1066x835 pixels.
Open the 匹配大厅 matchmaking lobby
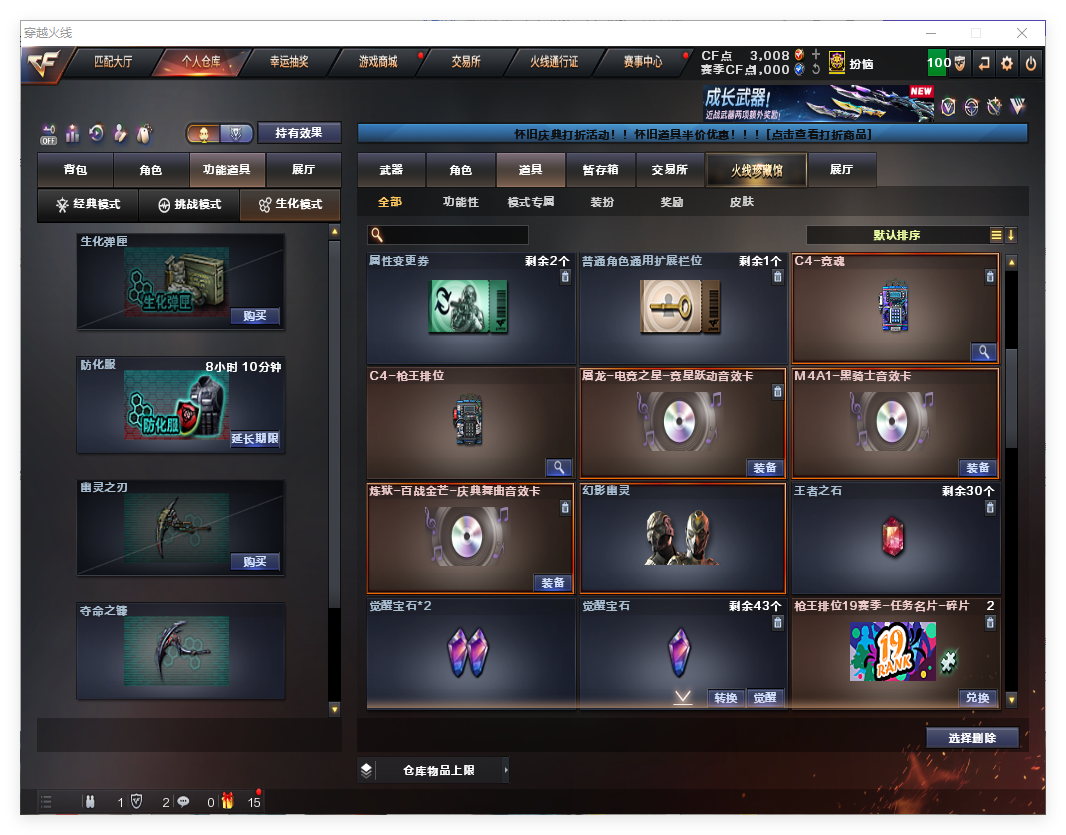click(113, 62)
